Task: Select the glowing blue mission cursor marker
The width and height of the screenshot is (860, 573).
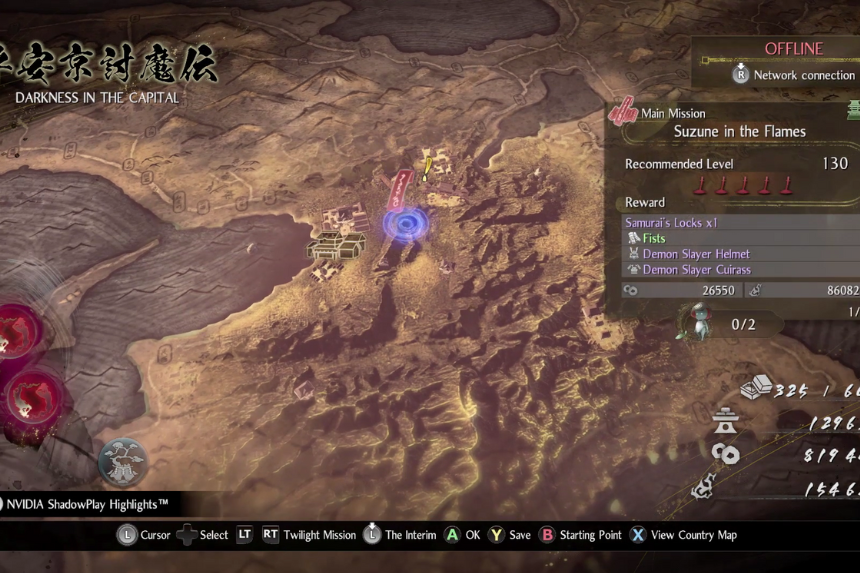Action: point(404,223)
